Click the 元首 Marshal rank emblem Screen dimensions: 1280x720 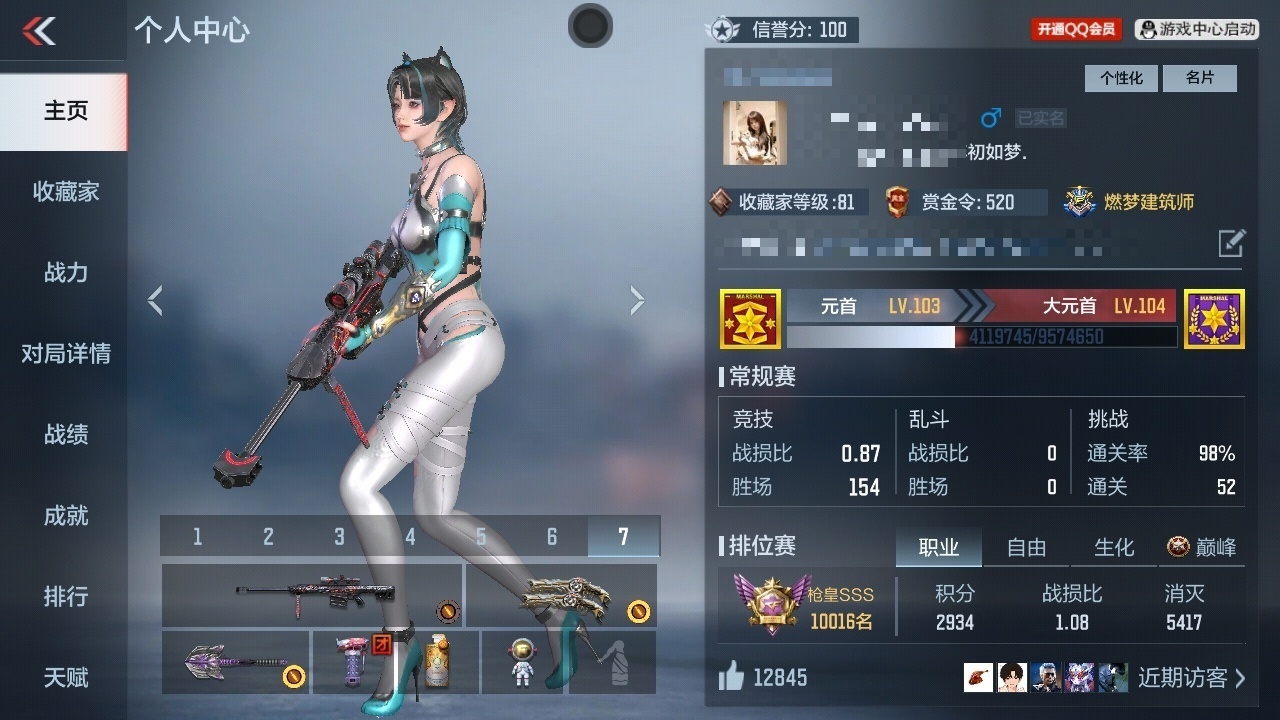point(750,318)
